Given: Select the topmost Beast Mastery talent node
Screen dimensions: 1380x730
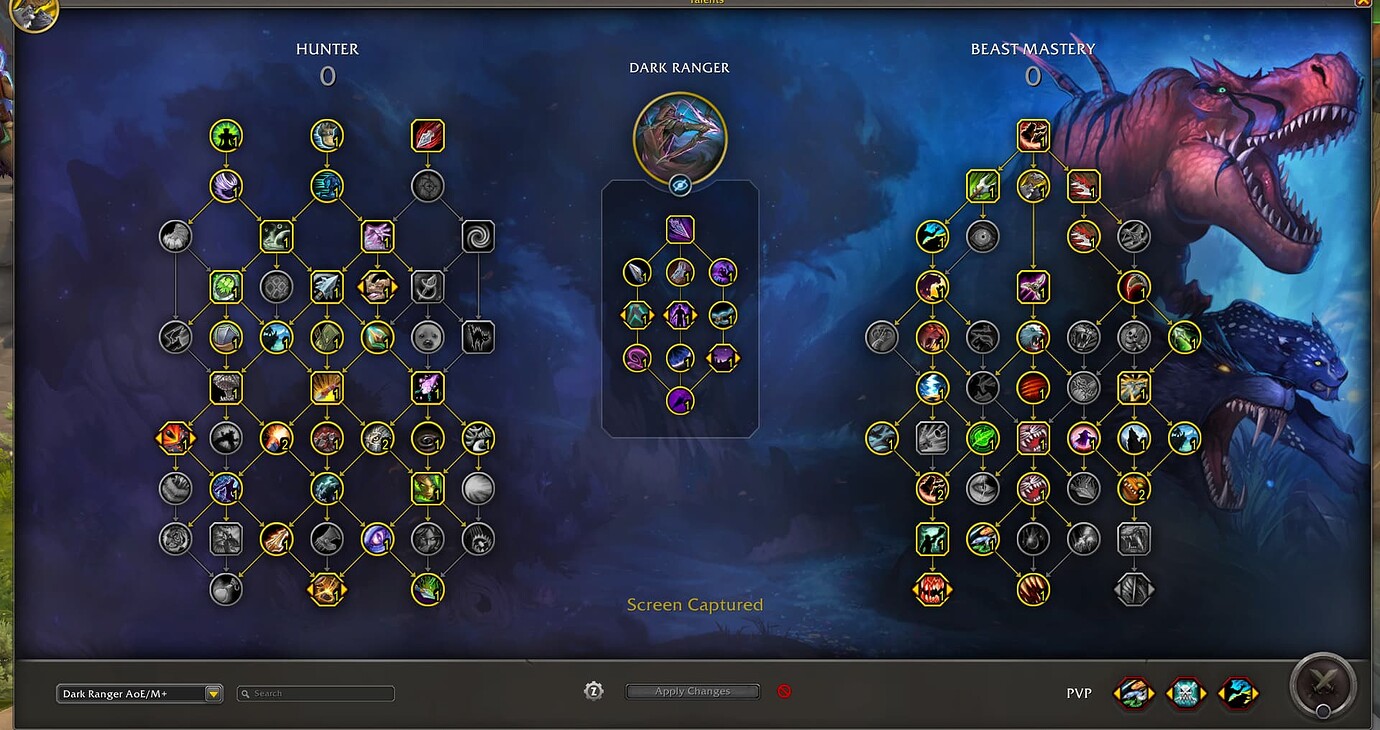Looking at the screenshot, I should [1033, 136].
